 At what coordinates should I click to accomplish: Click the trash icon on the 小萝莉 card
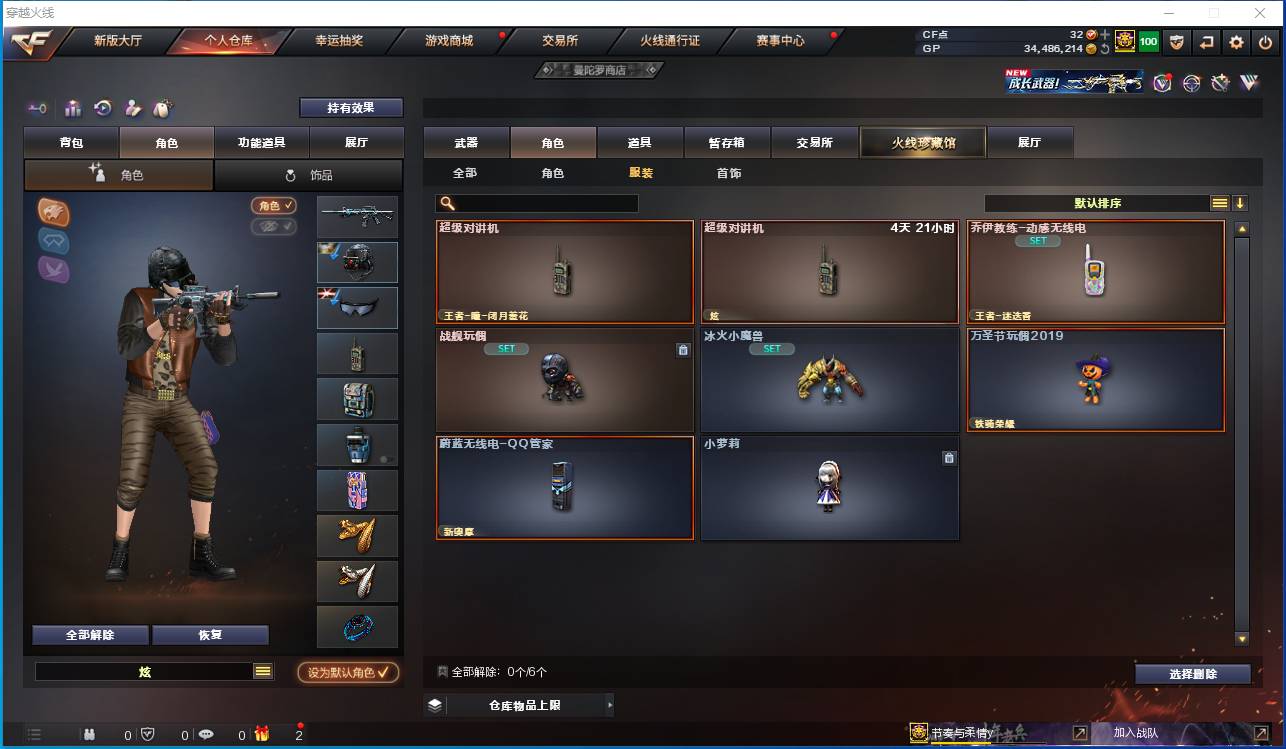[x=949, y=457]
